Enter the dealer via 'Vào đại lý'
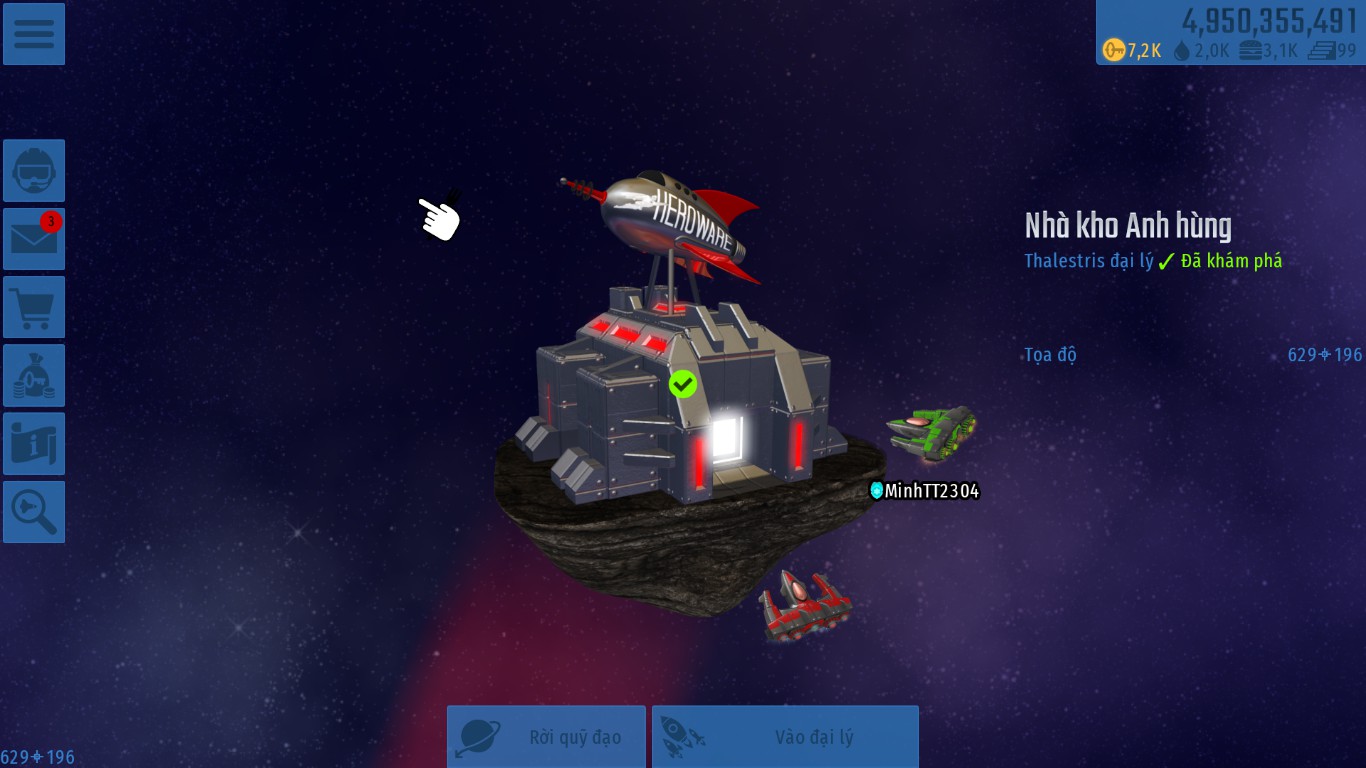1366x768 pixels. (x=785, y=737)
